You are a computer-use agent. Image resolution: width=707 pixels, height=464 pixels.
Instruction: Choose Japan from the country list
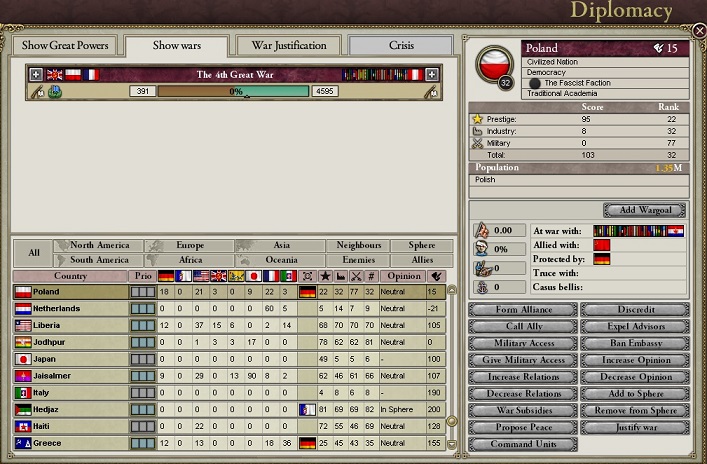70,359
